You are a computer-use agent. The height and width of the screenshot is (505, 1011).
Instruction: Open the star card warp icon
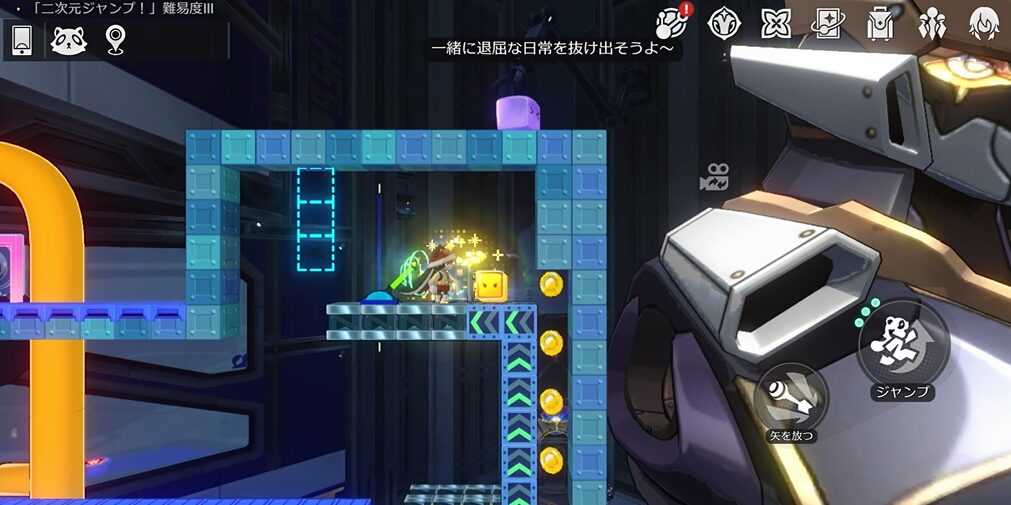click(x=827, y=23)
